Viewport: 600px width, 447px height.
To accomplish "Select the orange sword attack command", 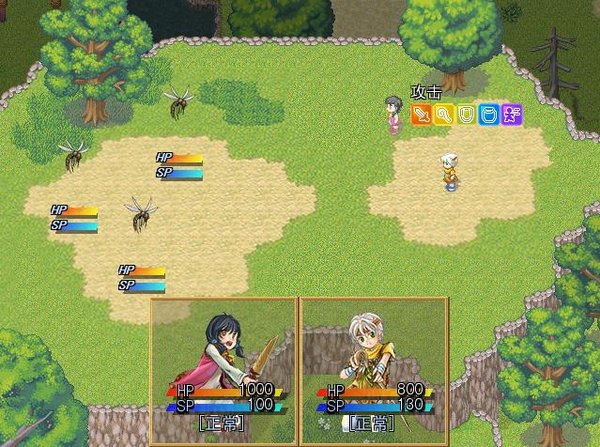I will pos(421,115).
